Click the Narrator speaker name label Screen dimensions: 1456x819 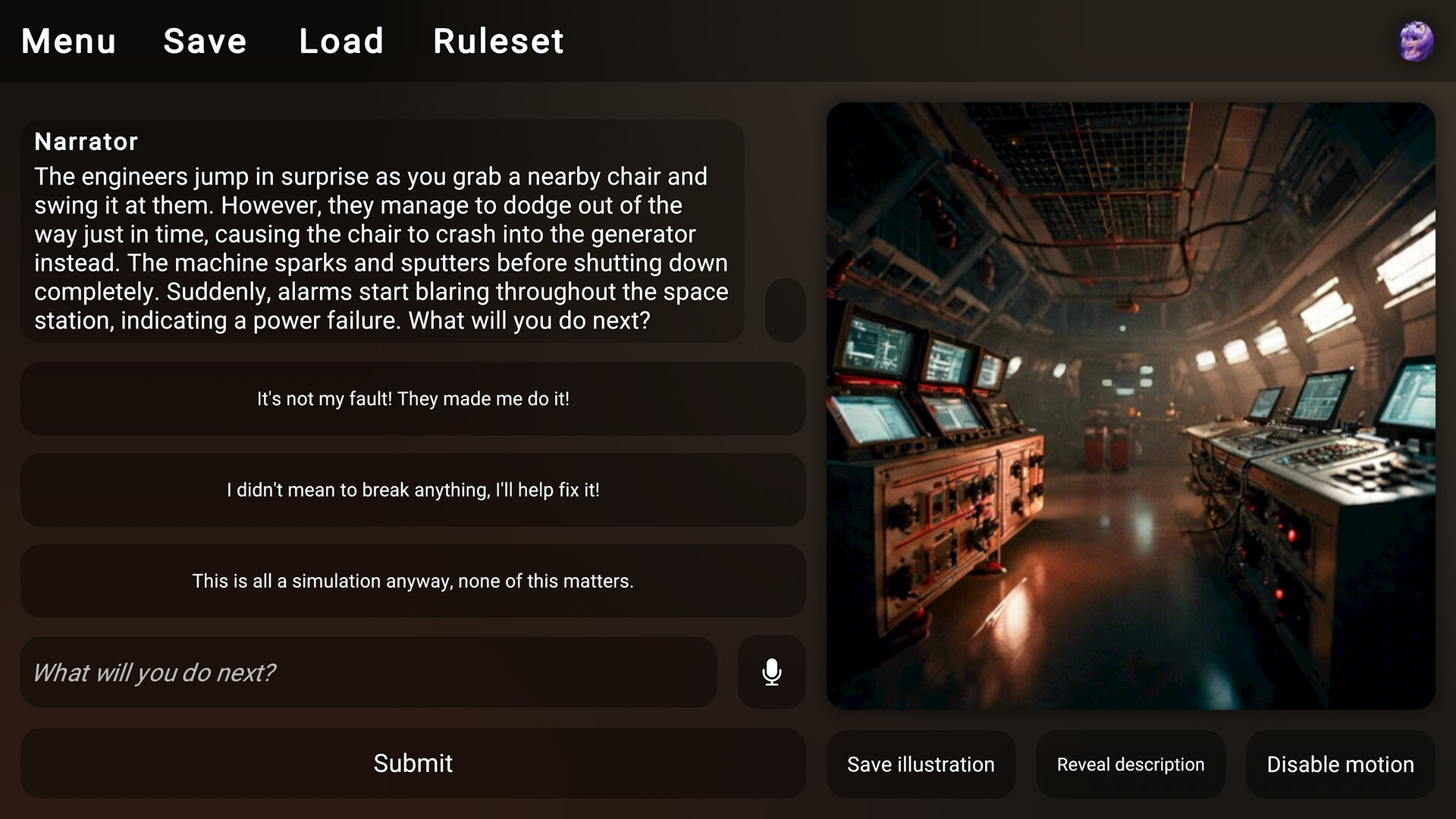click(86, 141)
